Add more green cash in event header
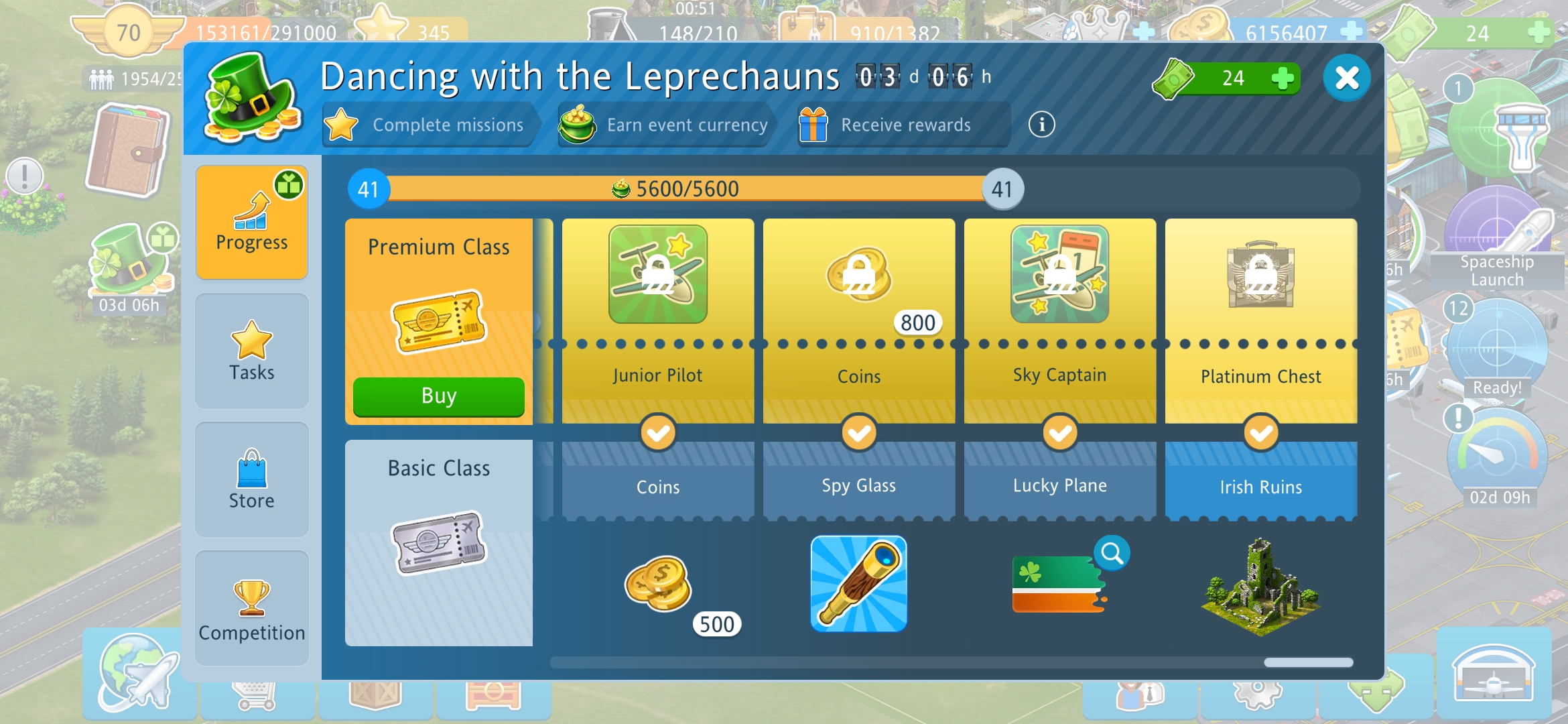This screenshot has height=724, width=1568. (x=1282, y=78)
